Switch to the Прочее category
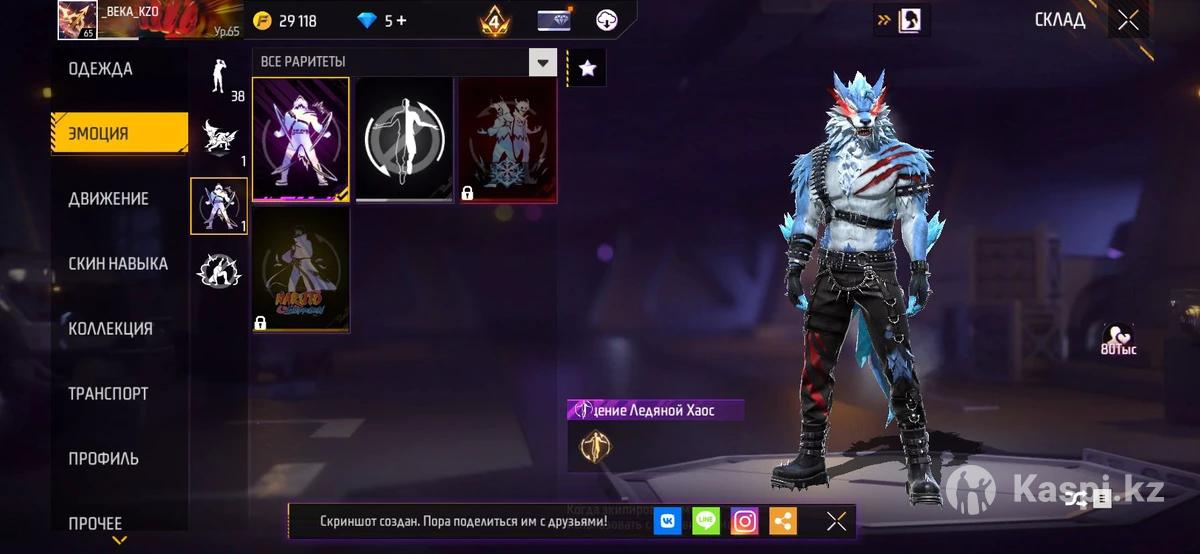This screenshot has width=1200, height=554. coord(95,523)
